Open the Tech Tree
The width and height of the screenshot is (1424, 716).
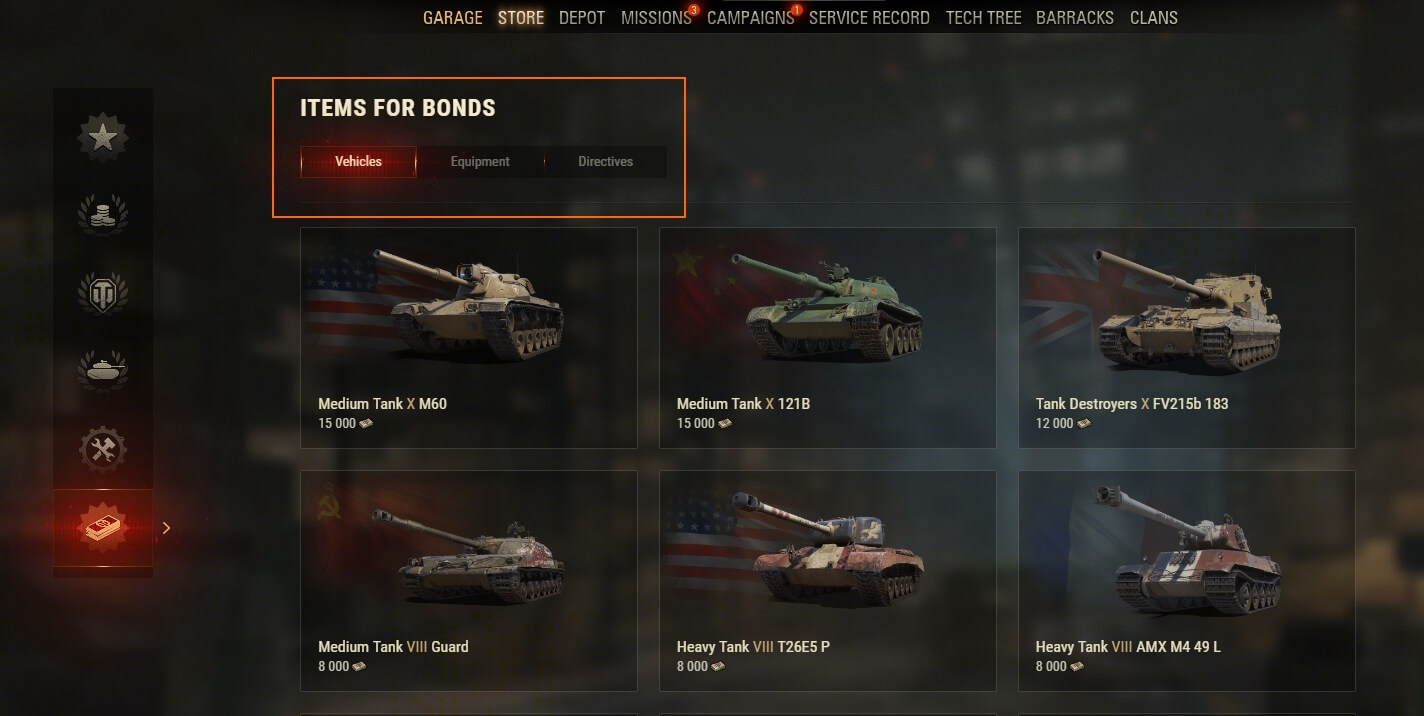(983, 18)
